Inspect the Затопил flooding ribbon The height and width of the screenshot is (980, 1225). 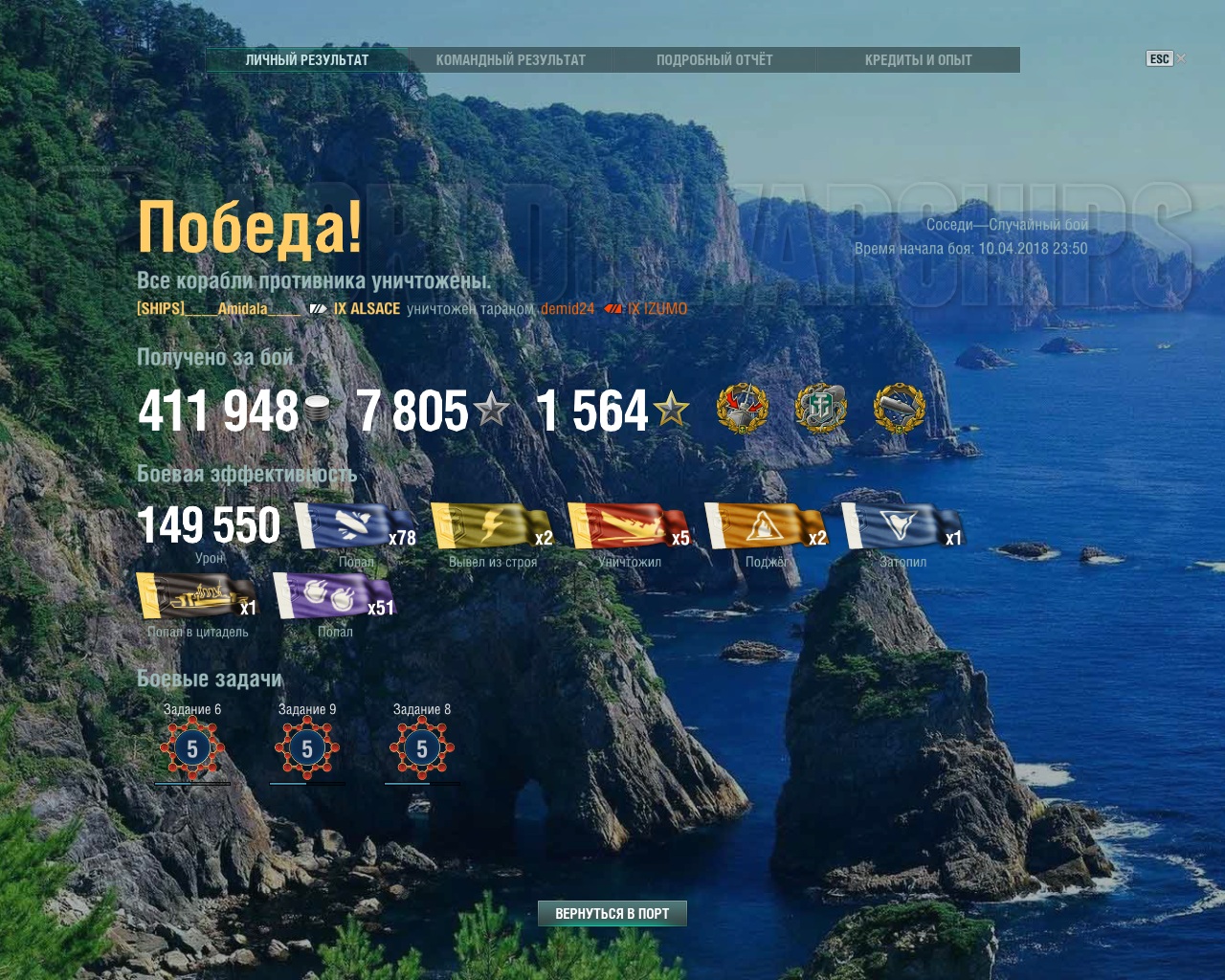pos(902,525)
